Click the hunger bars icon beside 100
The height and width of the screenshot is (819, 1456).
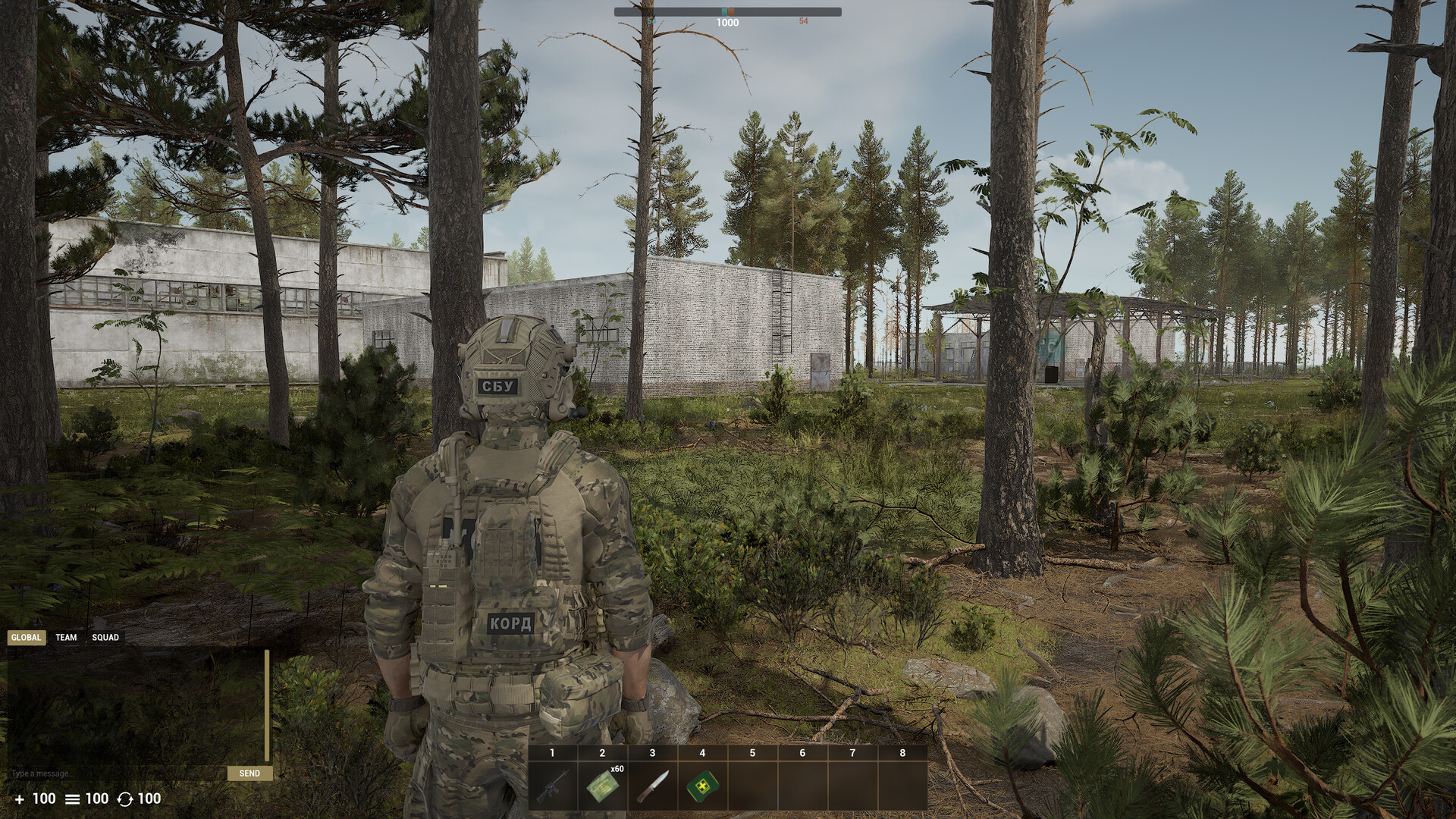tap(72, 799)
